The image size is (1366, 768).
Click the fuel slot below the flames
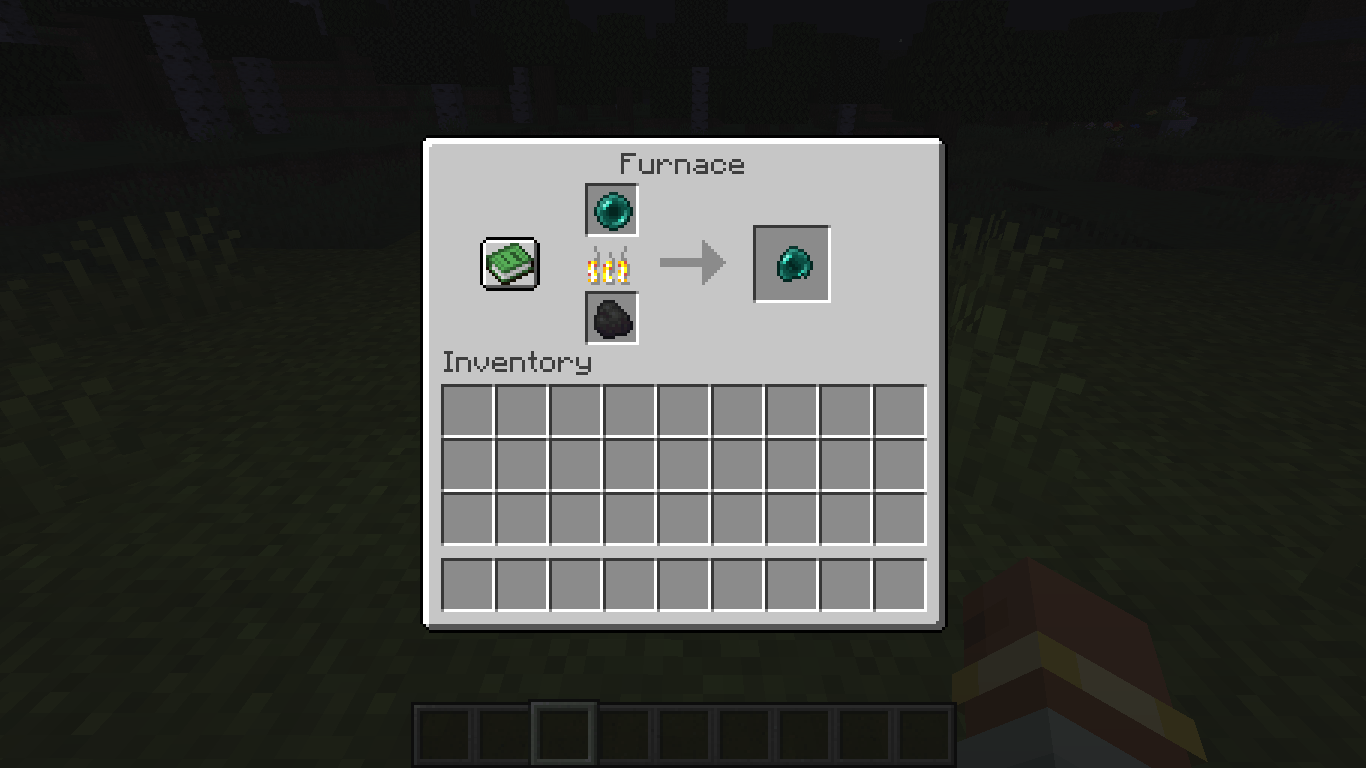tap(611, 318)
